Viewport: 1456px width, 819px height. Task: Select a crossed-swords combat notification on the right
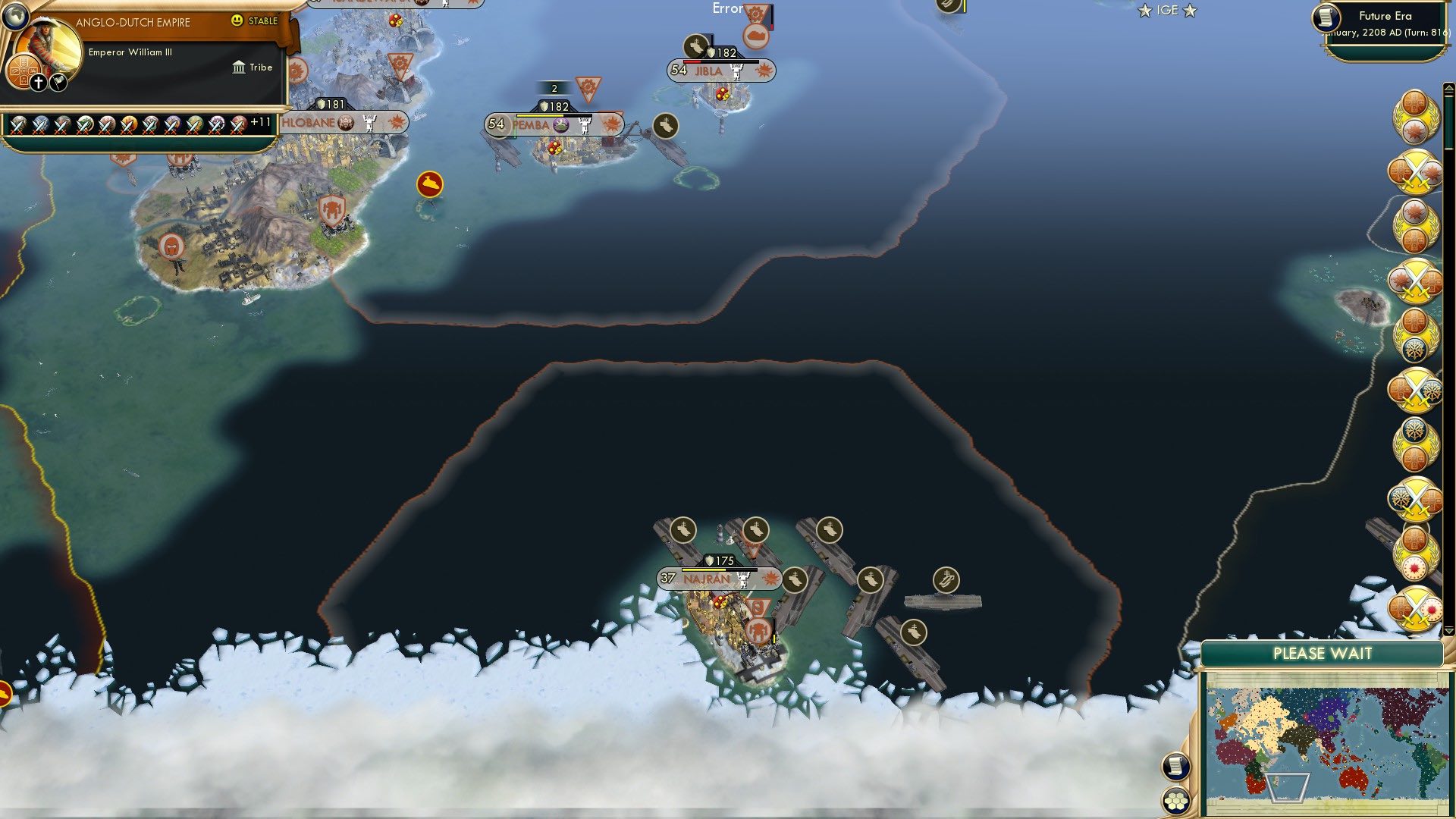[1415, 173]
